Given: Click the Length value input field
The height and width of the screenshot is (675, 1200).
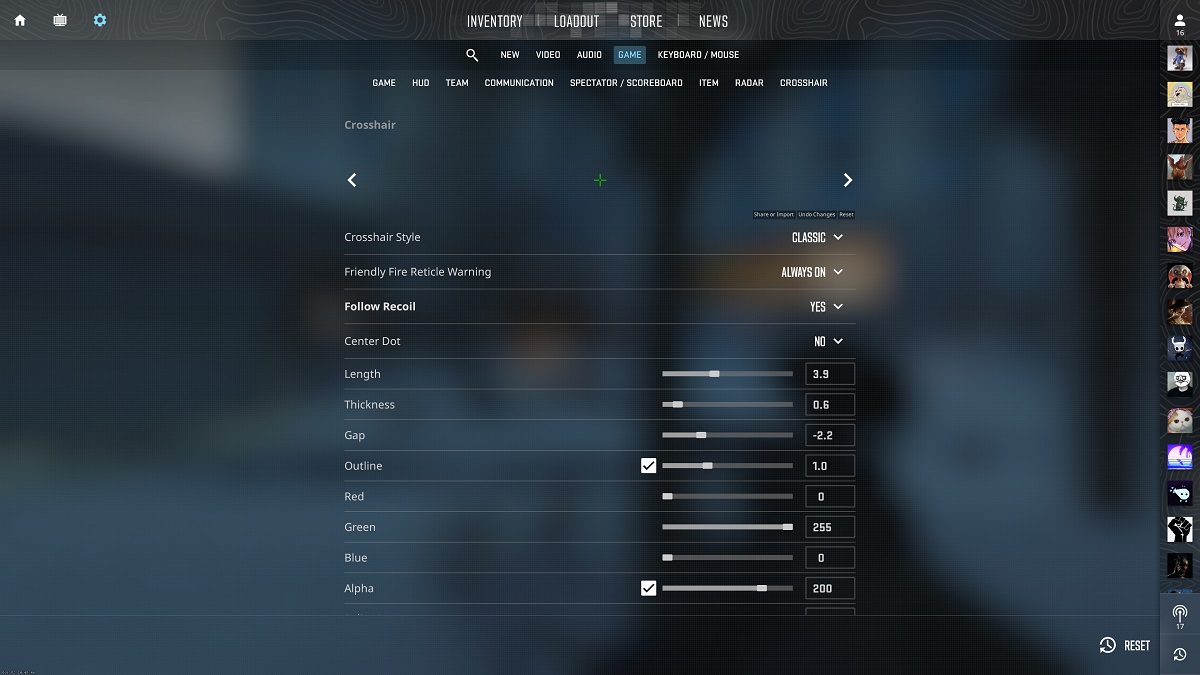Looking at the screenshot, I should pyautogui.click(x=829, y=374).
